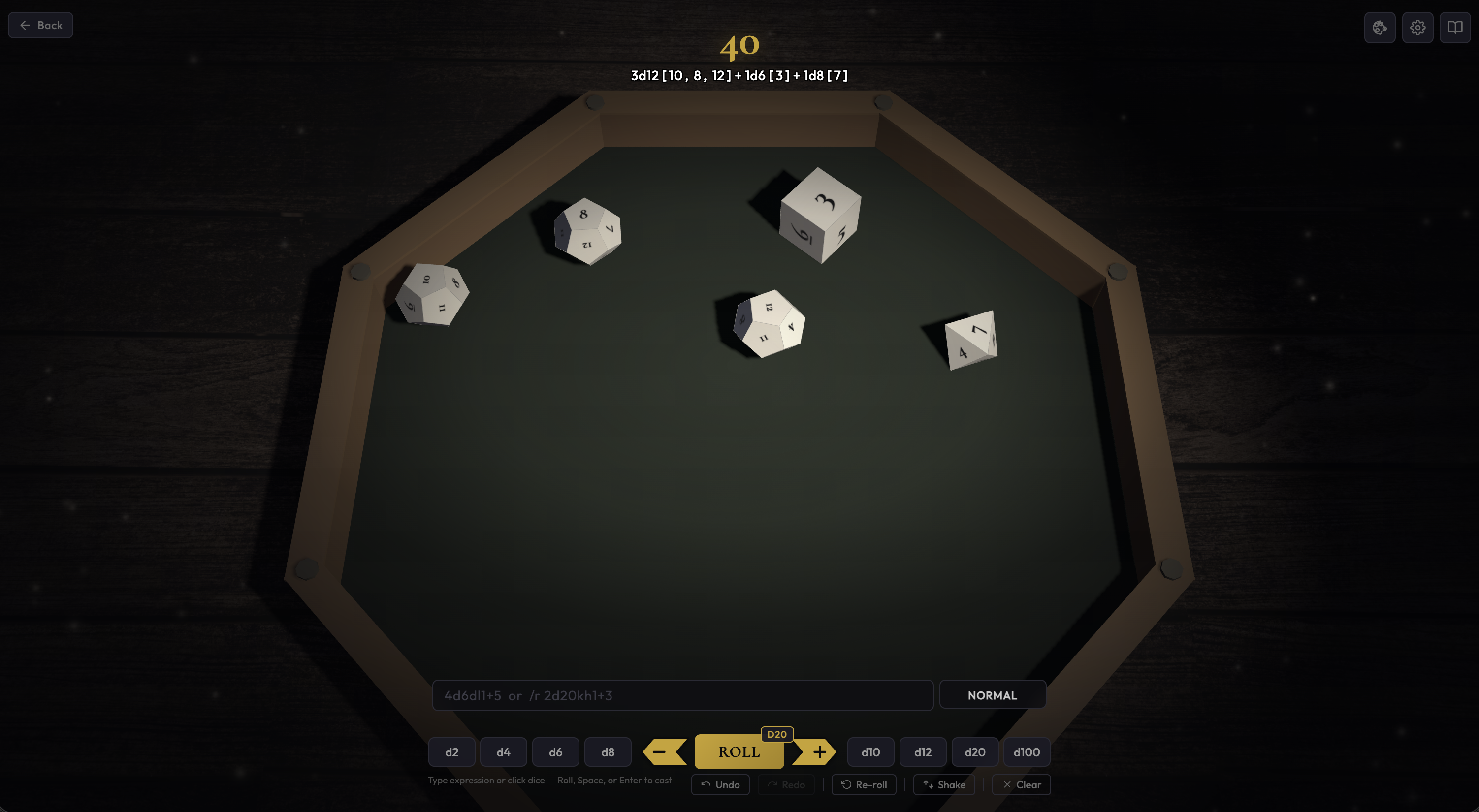Toggle roll mode from NORMAL
This screenshot has width=1479, height=812.
tap(993, 695)
